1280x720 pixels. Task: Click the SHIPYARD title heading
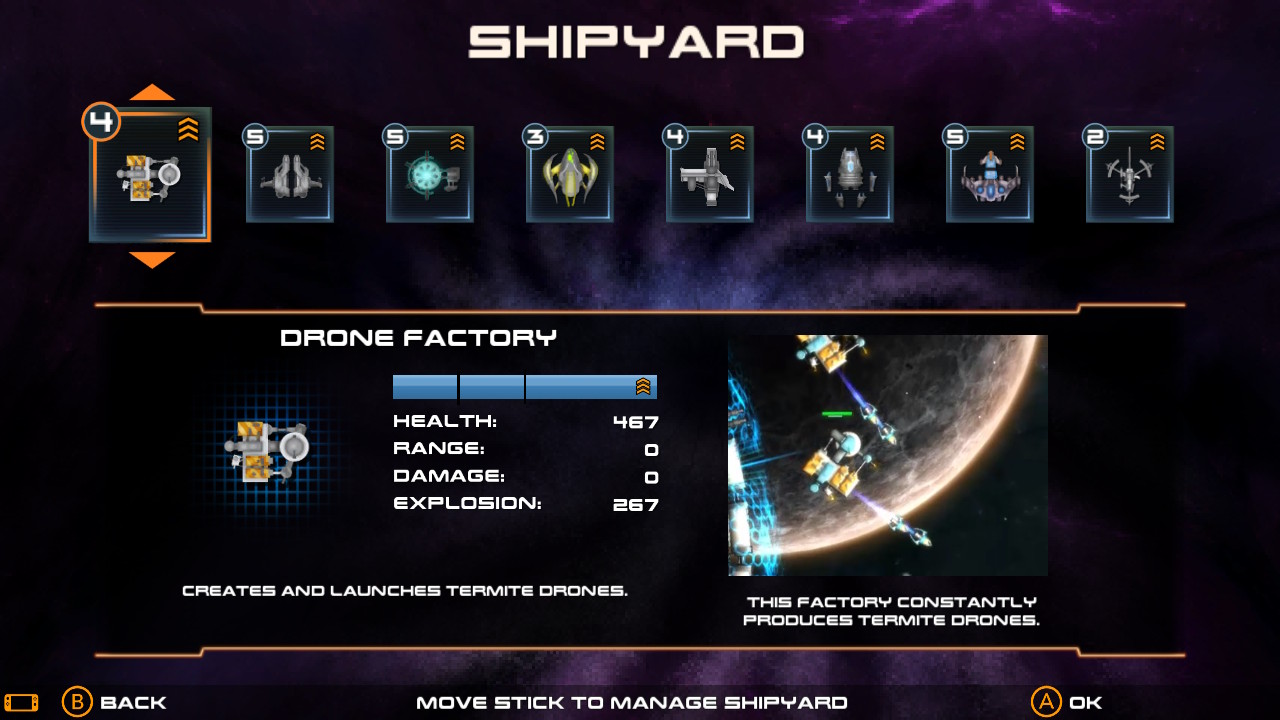pyautogui.click(x=639, y=42)
